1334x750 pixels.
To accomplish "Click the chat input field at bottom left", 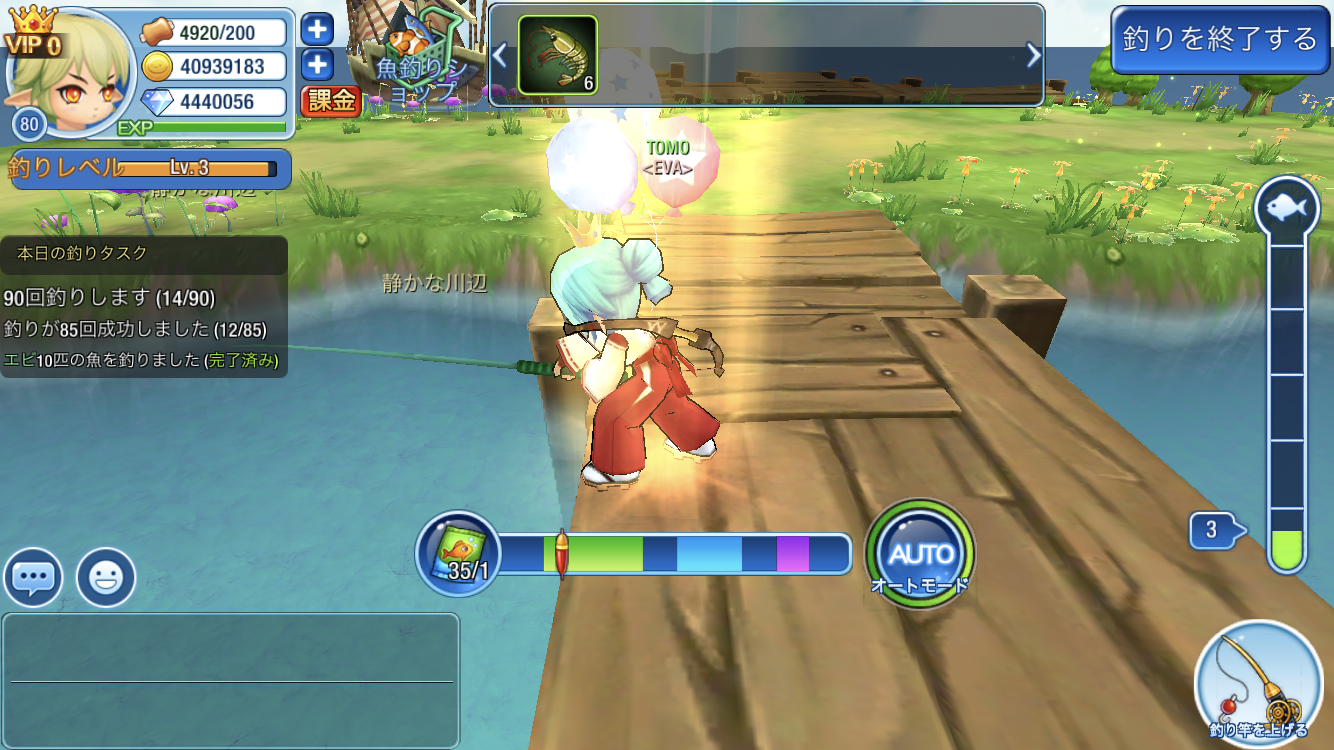I will [230, 680].
